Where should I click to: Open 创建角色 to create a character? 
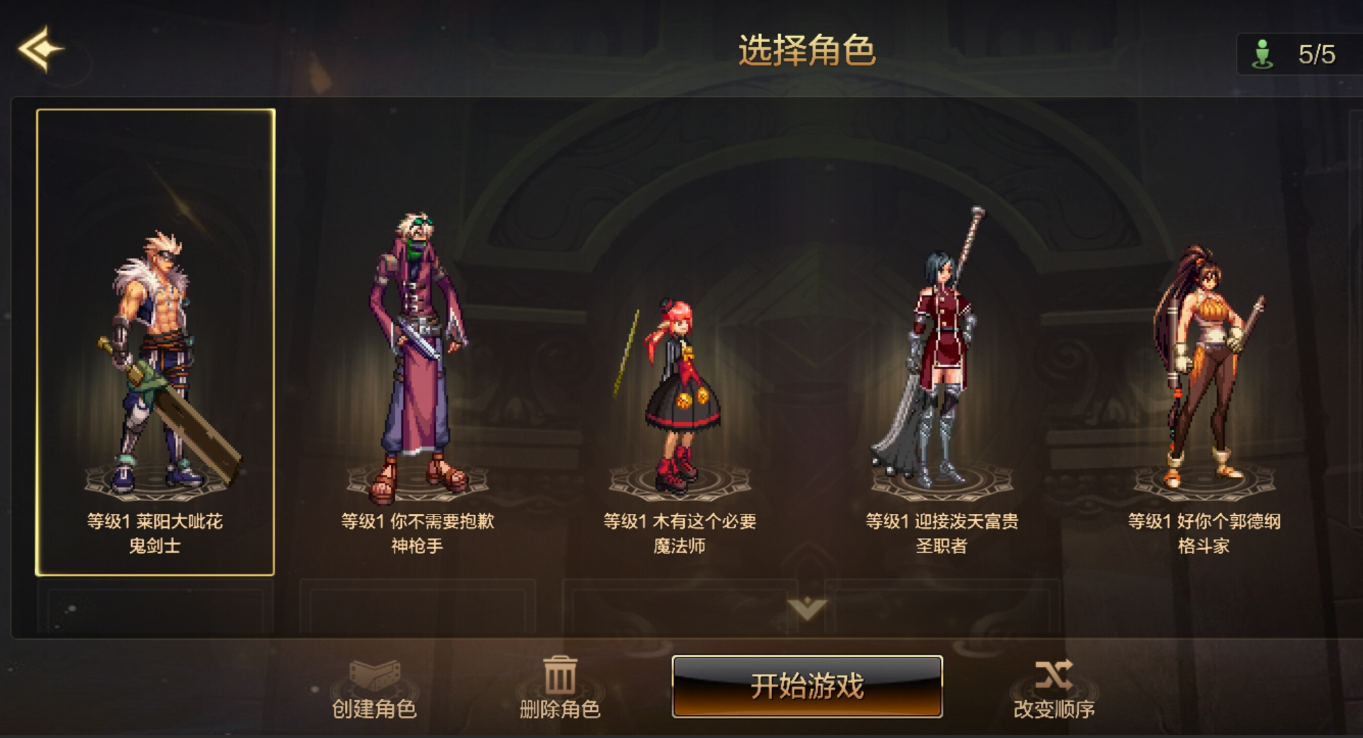point(374,688)
